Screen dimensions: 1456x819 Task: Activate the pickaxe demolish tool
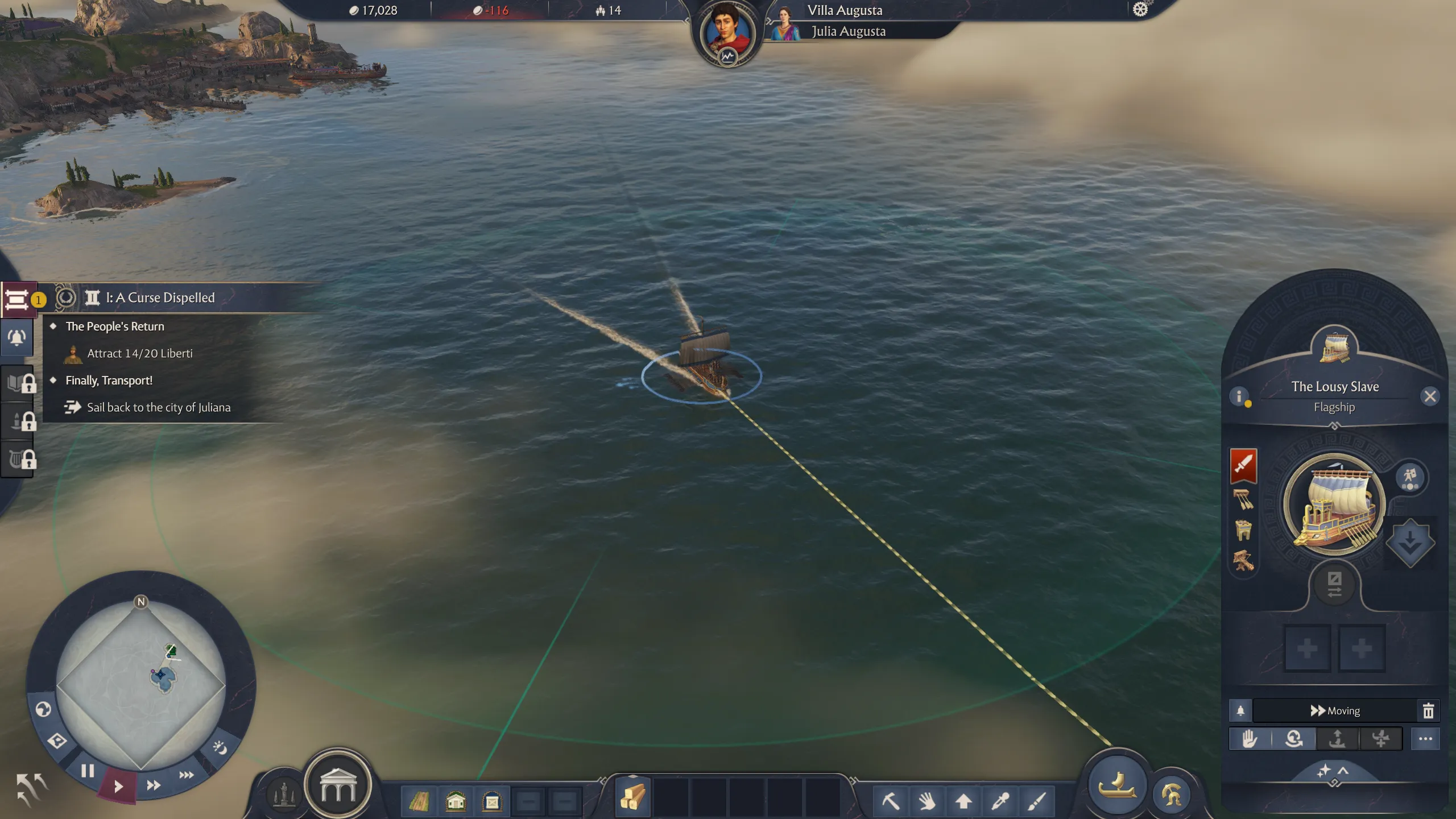(890, 801)
